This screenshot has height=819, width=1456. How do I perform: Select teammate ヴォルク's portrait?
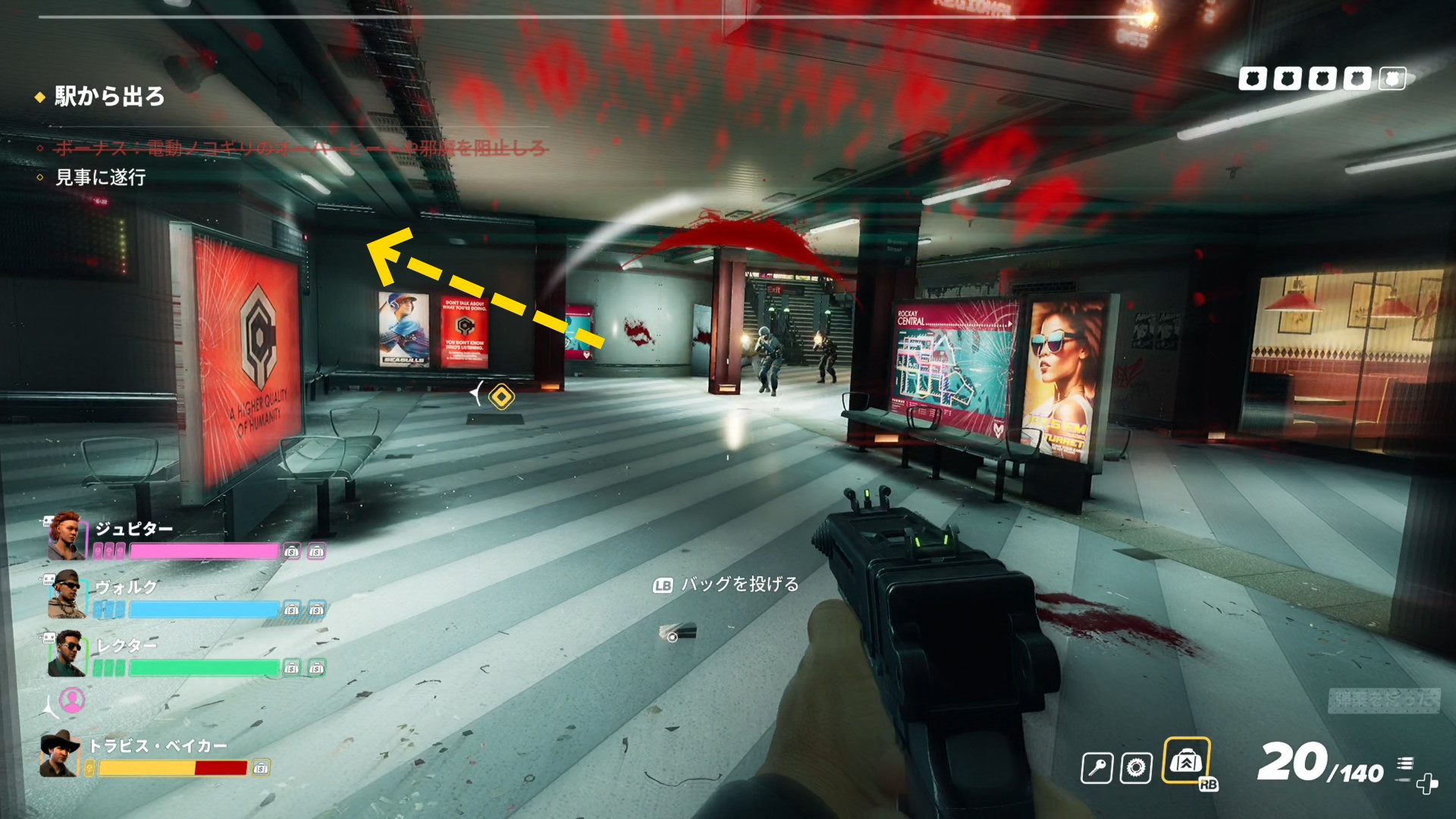pyautogui.click(x=67, y=595)
